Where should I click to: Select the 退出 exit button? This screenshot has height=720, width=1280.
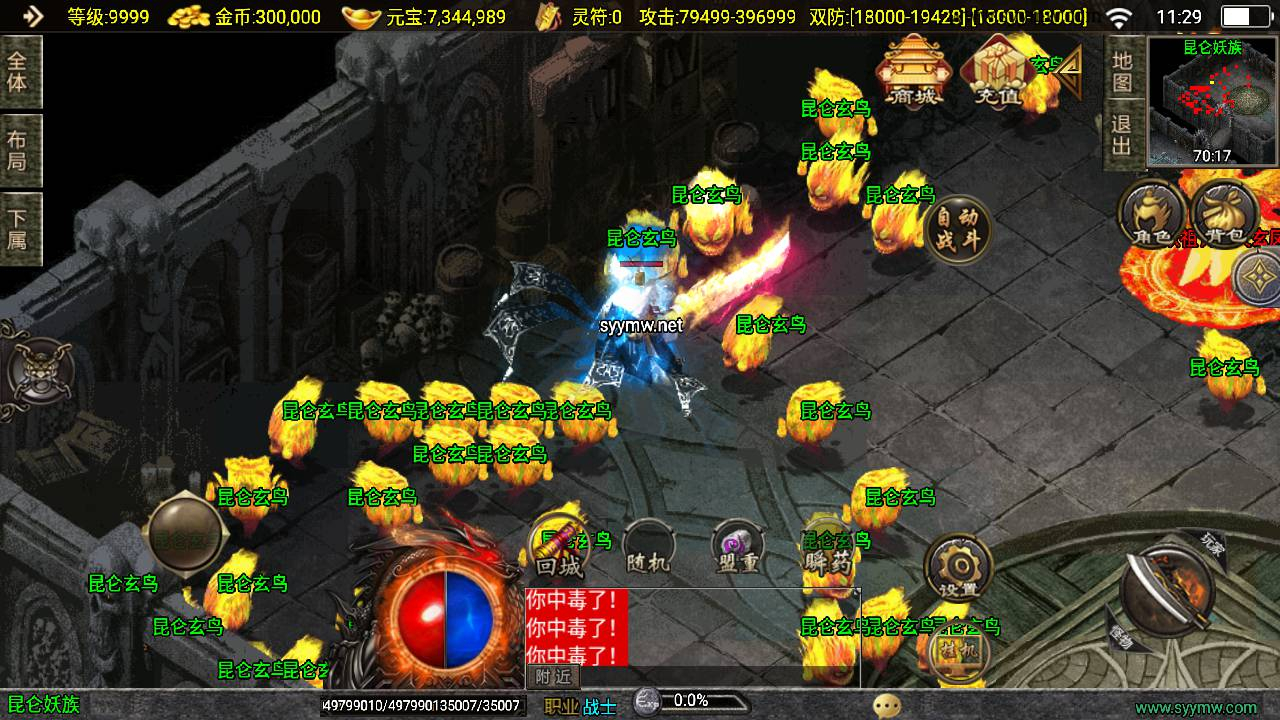pos(1122,136)
